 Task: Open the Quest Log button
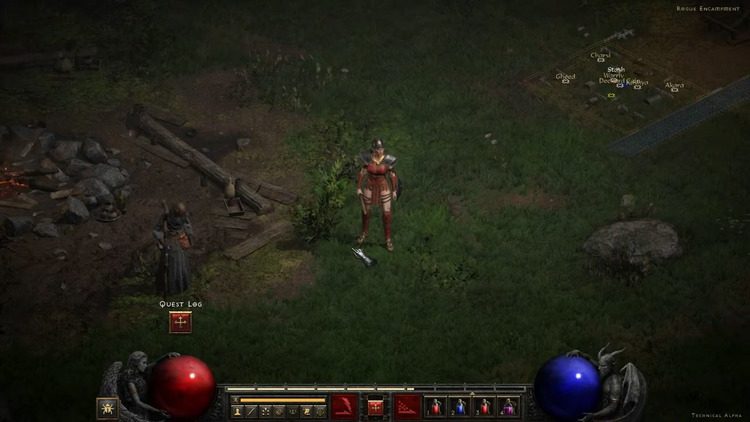point(180,322)
